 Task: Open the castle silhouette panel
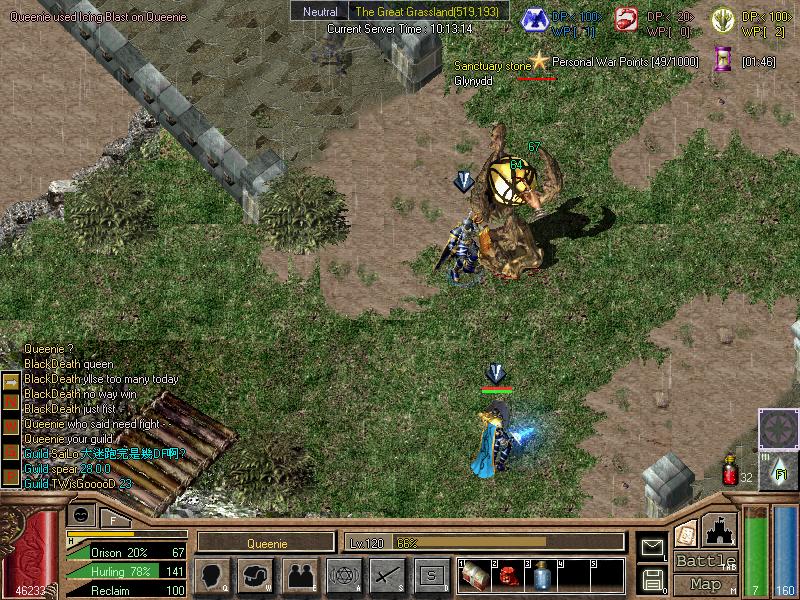tap(719, 530)
